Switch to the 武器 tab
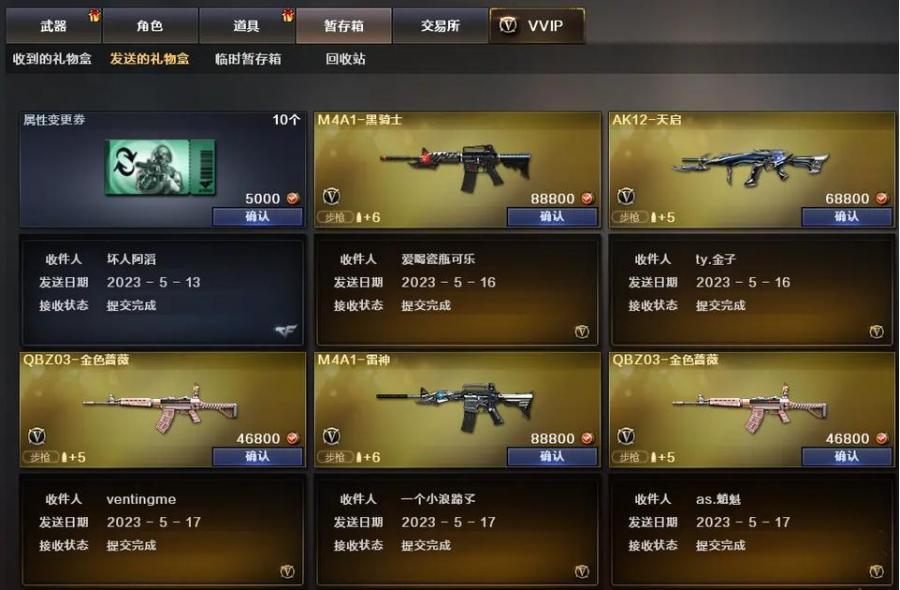The width and height of the screenshot is (900, 590). click(x=54, y=26)
